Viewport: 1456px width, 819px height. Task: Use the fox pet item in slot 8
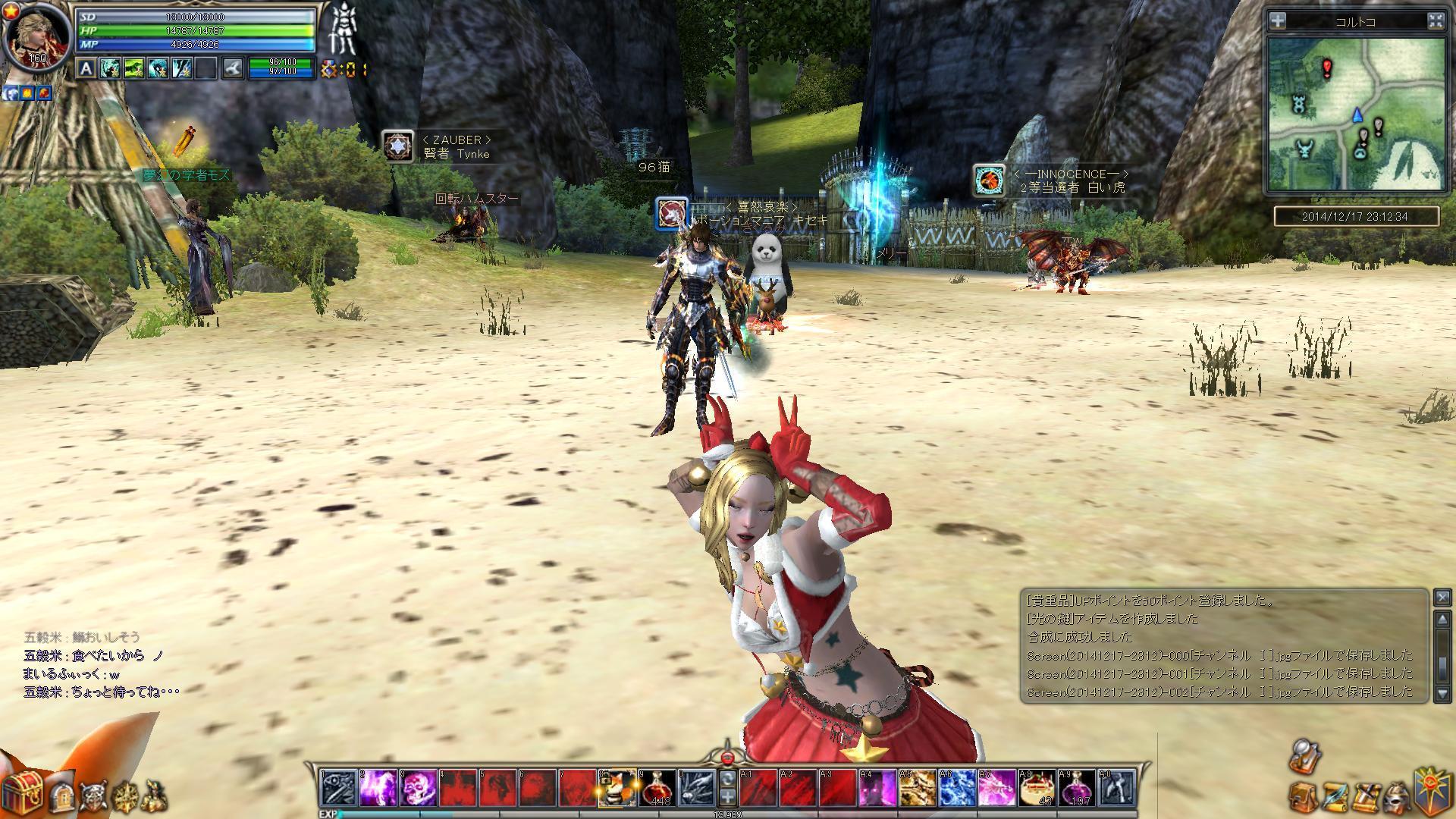point(617,788)
